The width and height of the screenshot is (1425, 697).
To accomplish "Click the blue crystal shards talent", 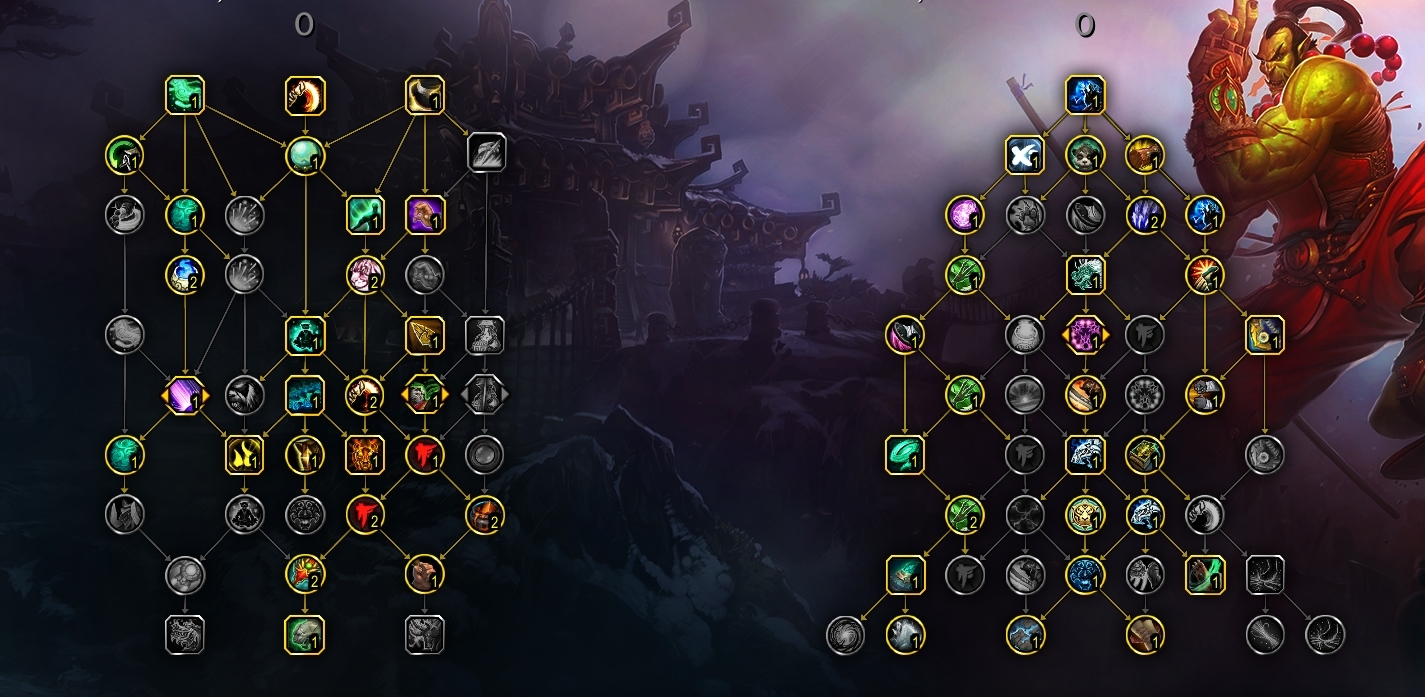I will [1145, 214].
